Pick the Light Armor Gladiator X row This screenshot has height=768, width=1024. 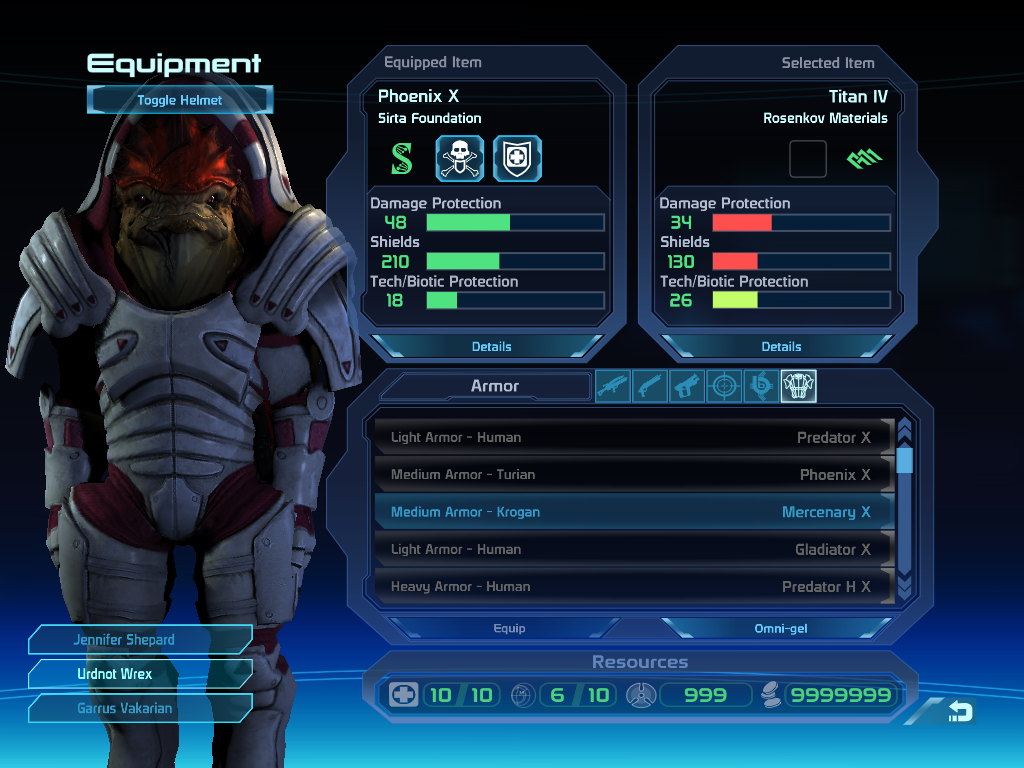point(632,549)
